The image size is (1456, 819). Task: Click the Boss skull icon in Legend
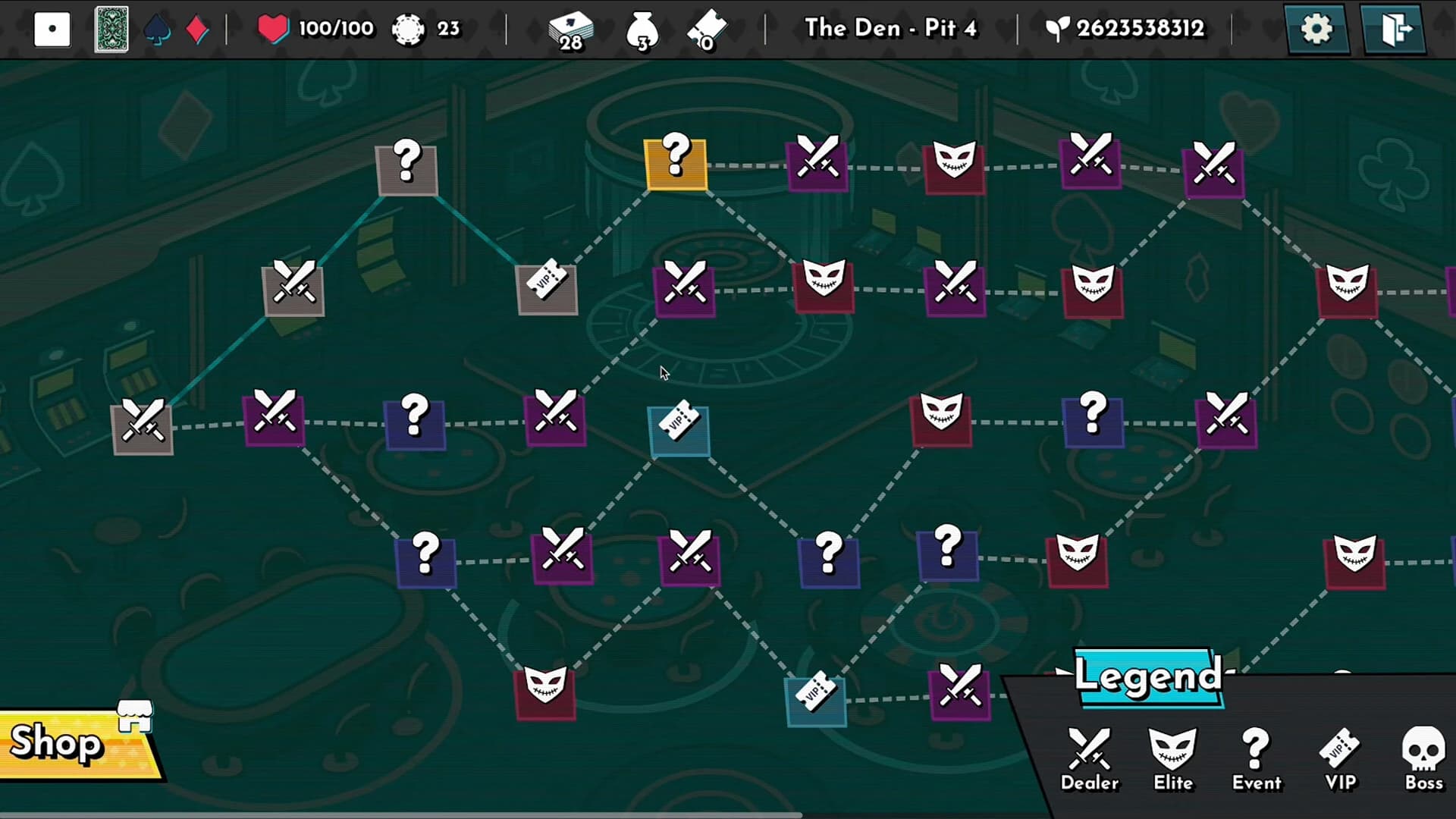coord(1424,751)
